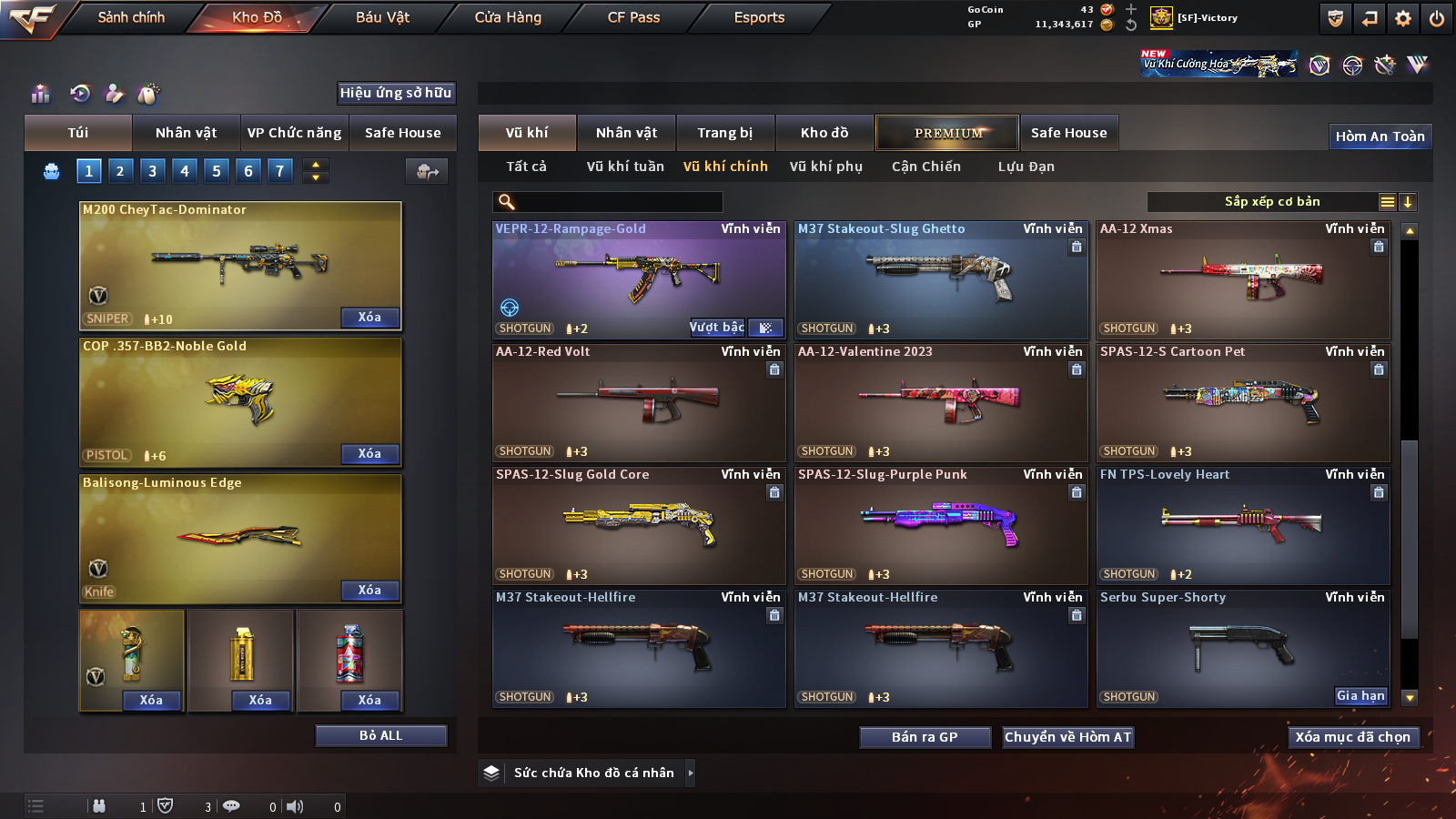Switch to bag slot 3
Viewport: 1456px width, 819px height.
point(152,170)
